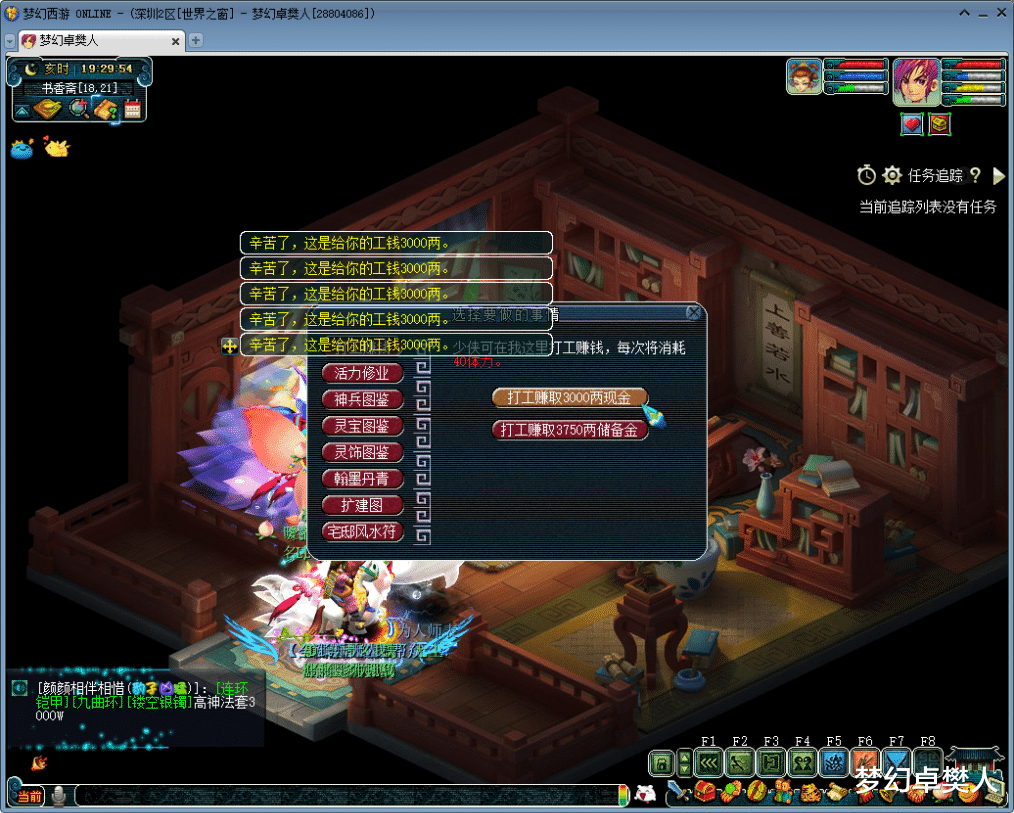Open the 灵宝图鉴 entry

(x=362, y=426)
